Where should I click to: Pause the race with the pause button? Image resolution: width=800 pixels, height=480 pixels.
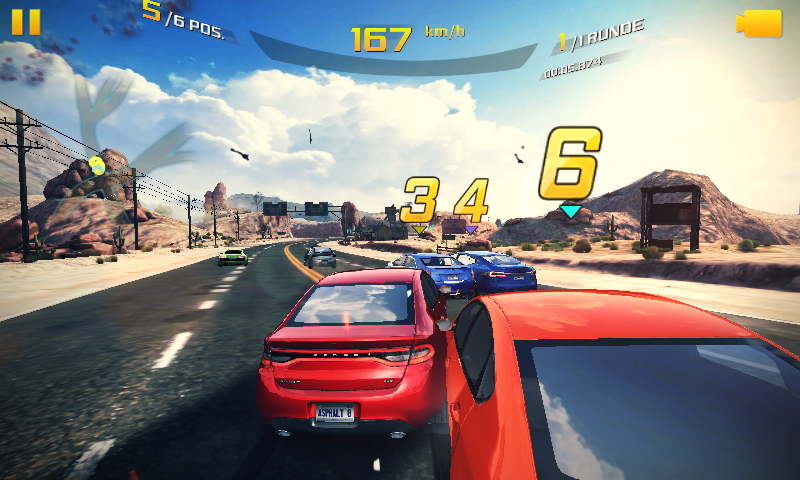click(26, 22)
